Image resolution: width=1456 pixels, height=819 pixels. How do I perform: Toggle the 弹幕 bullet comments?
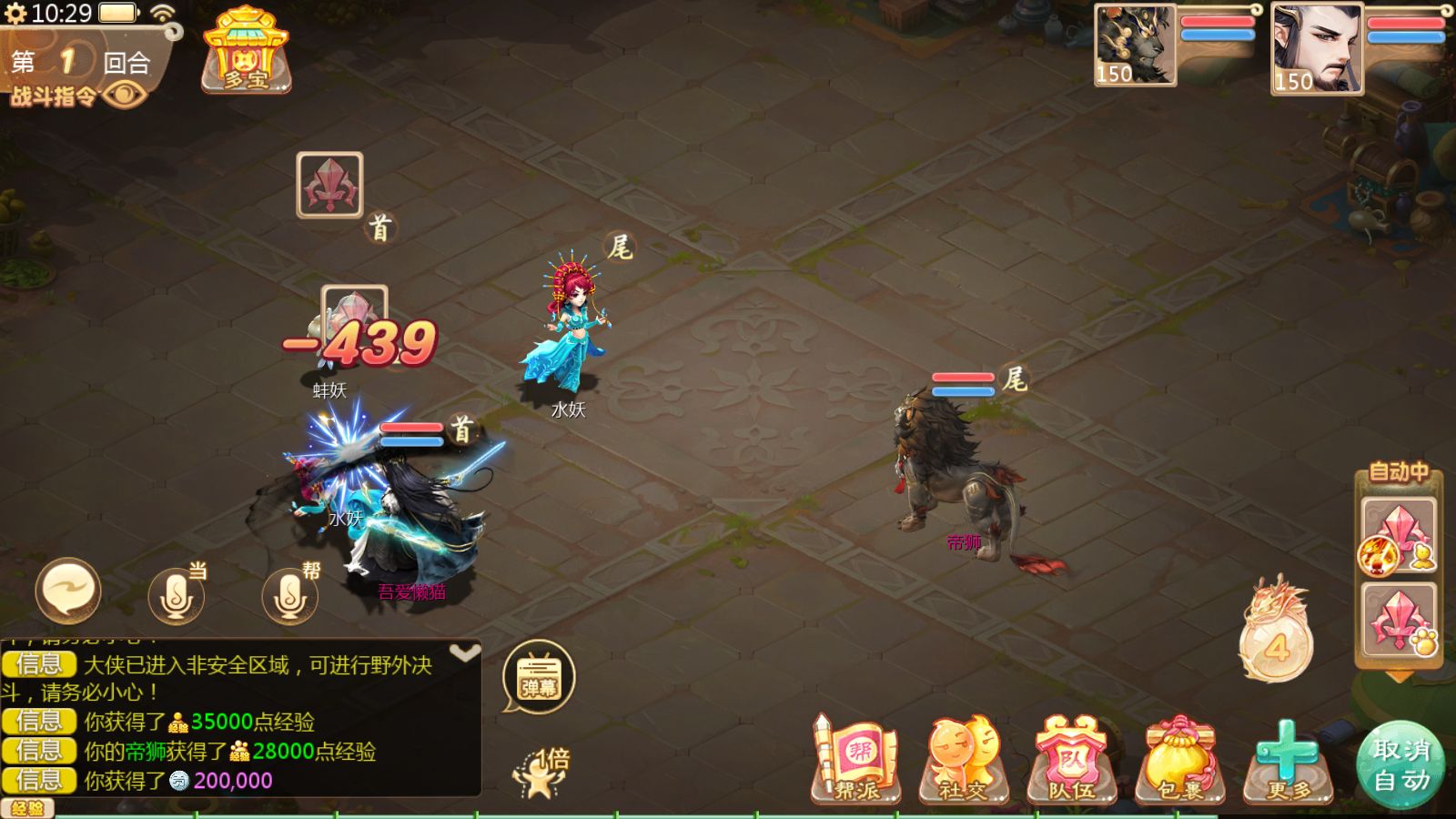pos(539,678)
